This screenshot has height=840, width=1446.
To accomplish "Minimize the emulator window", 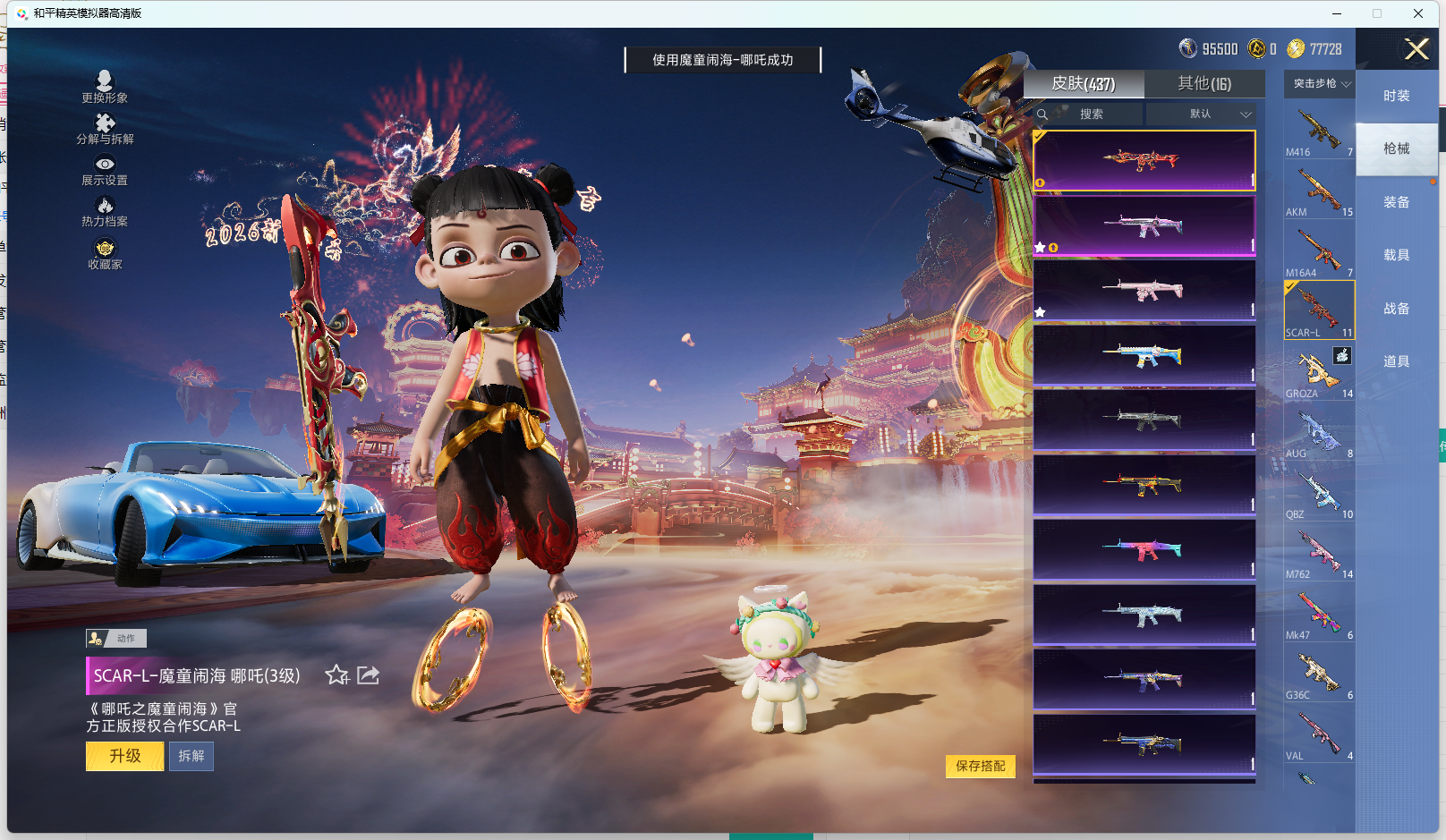I will point(1336,13).
